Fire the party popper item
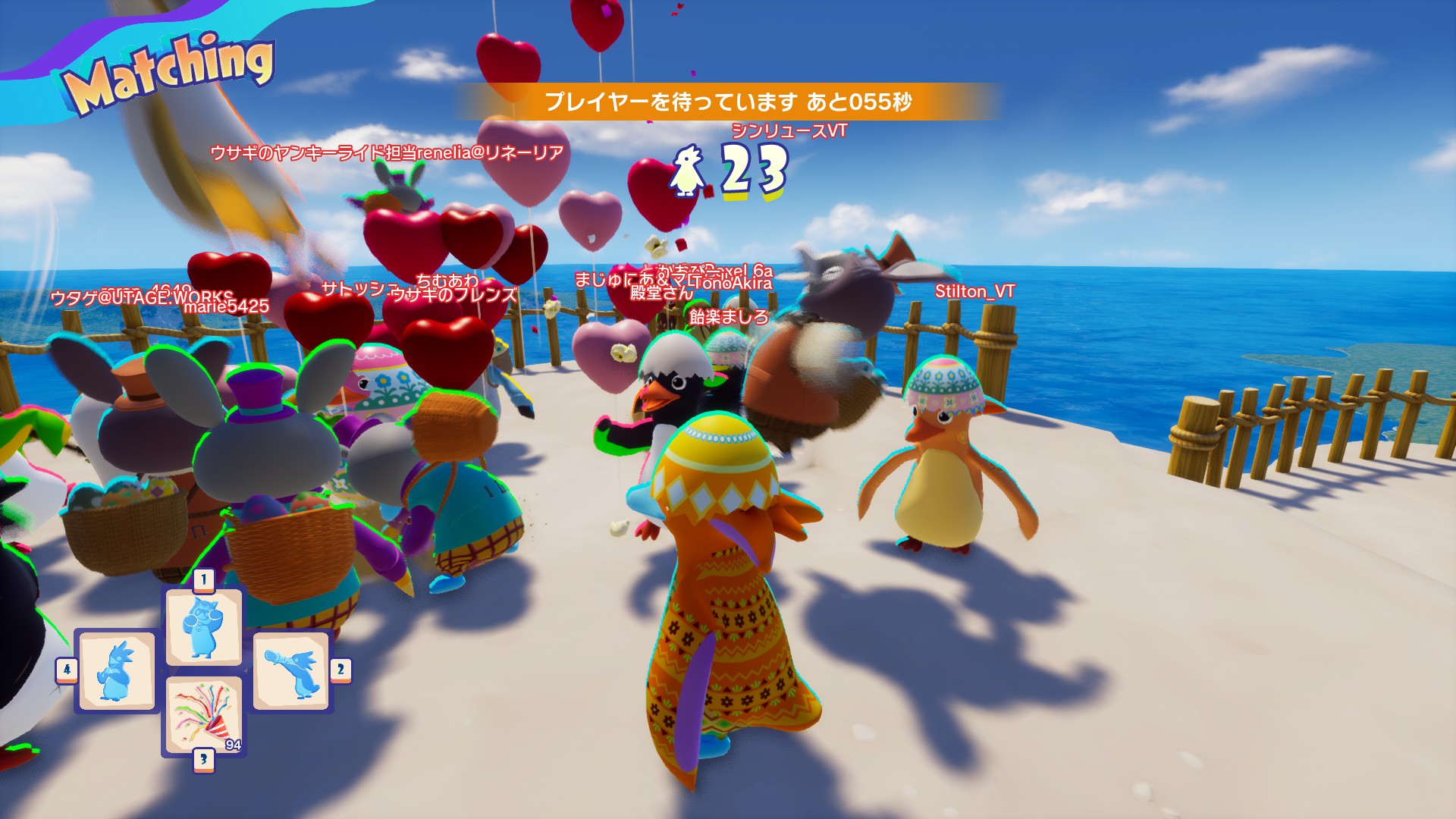This screenshot has height=819, width=1456. [x=203, y=716]
